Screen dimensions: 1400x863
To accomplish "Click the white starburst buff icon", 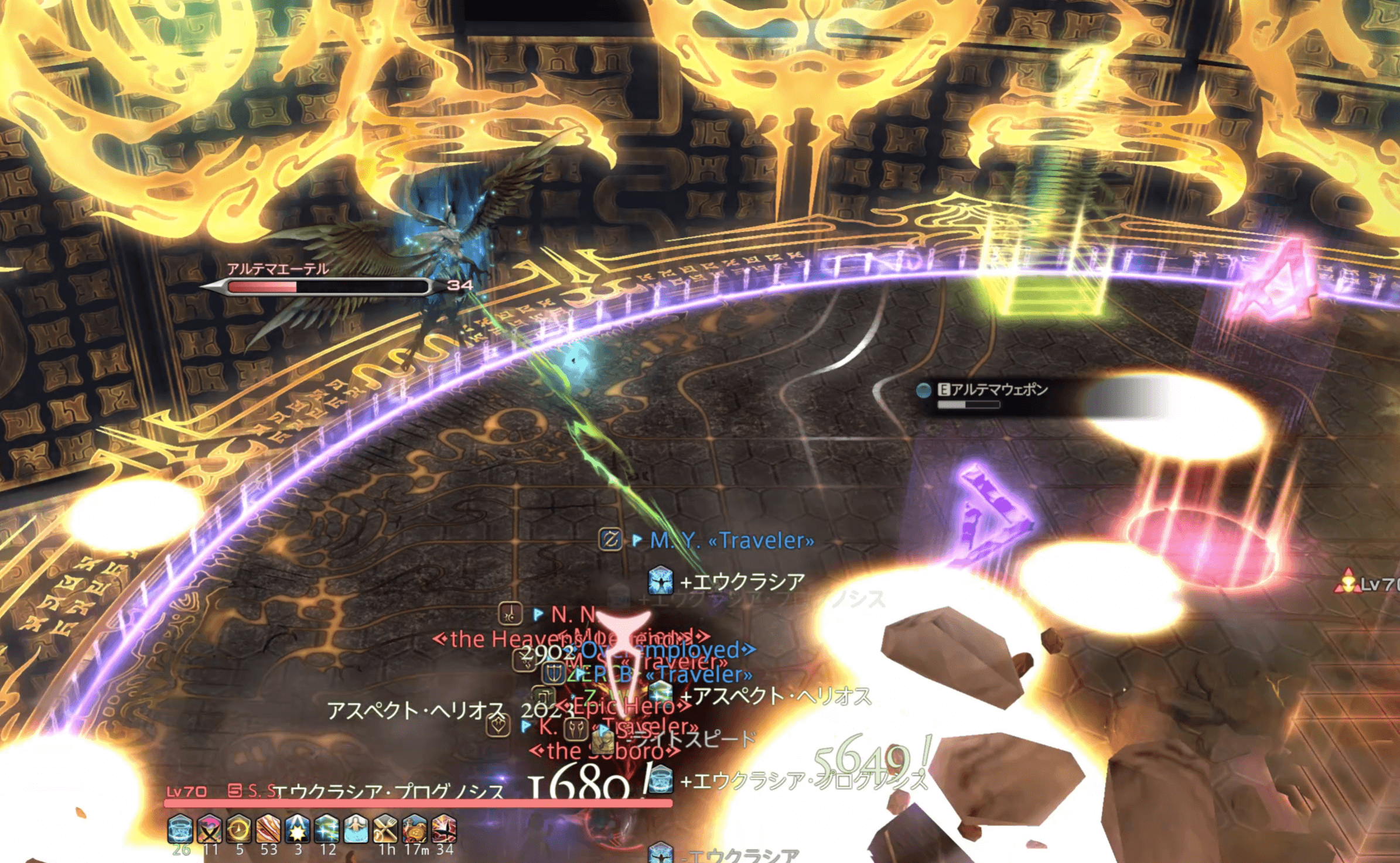I will tap(298, 828).
